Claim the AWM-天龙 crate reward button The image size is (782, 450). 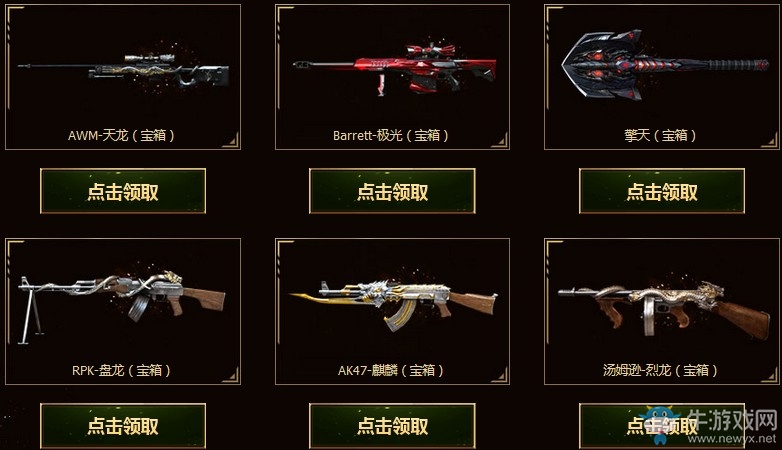pos(123,191)
